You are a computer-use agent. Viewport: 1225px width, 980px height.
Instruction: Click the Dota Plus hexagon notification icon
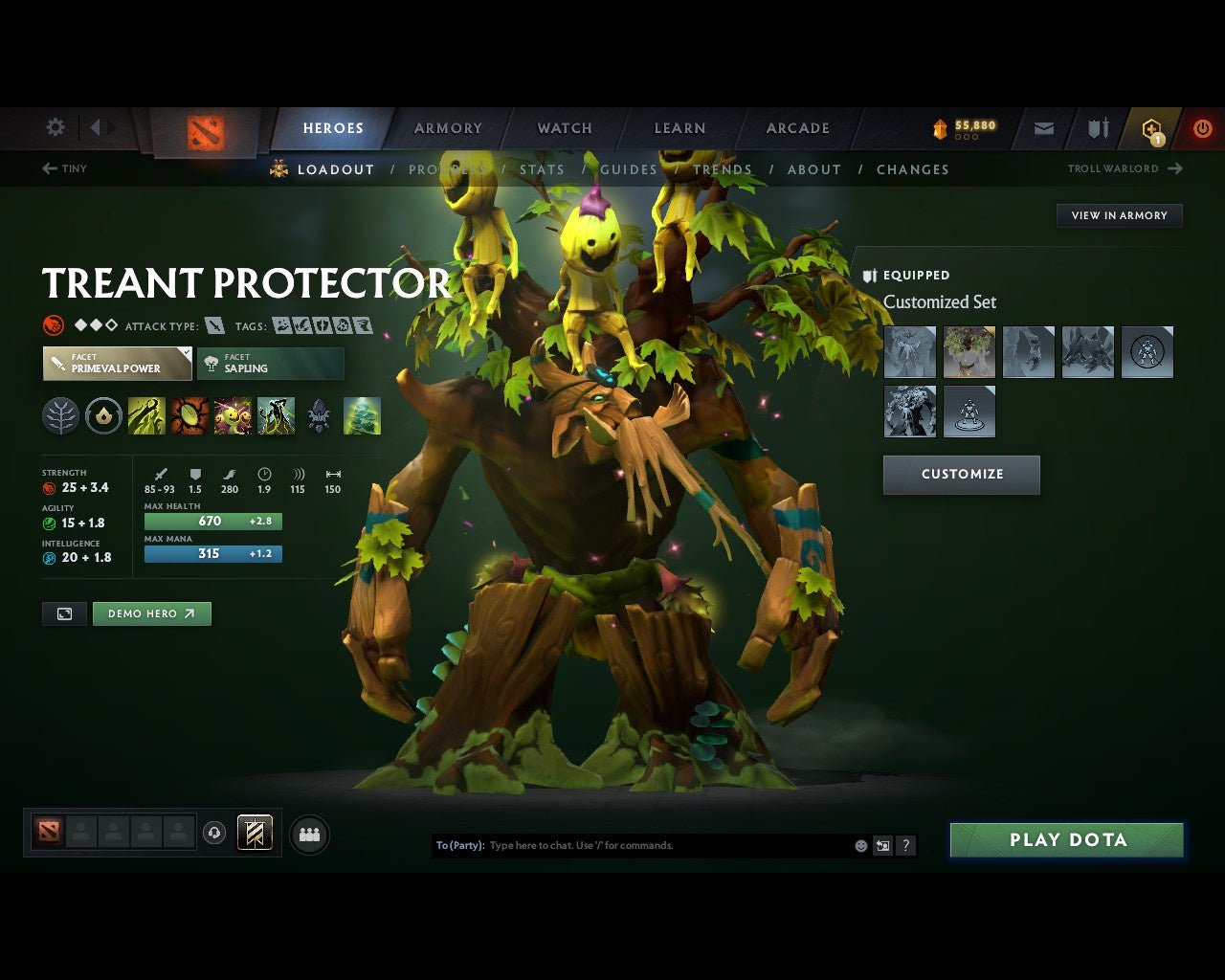[x=1147, y=127]
